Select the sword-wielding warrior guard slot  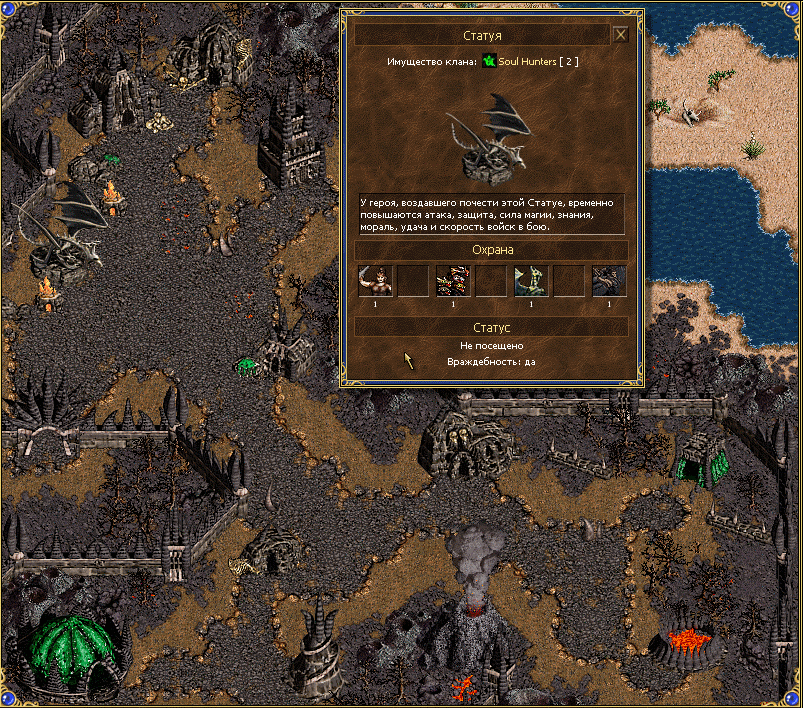(374, 281)
